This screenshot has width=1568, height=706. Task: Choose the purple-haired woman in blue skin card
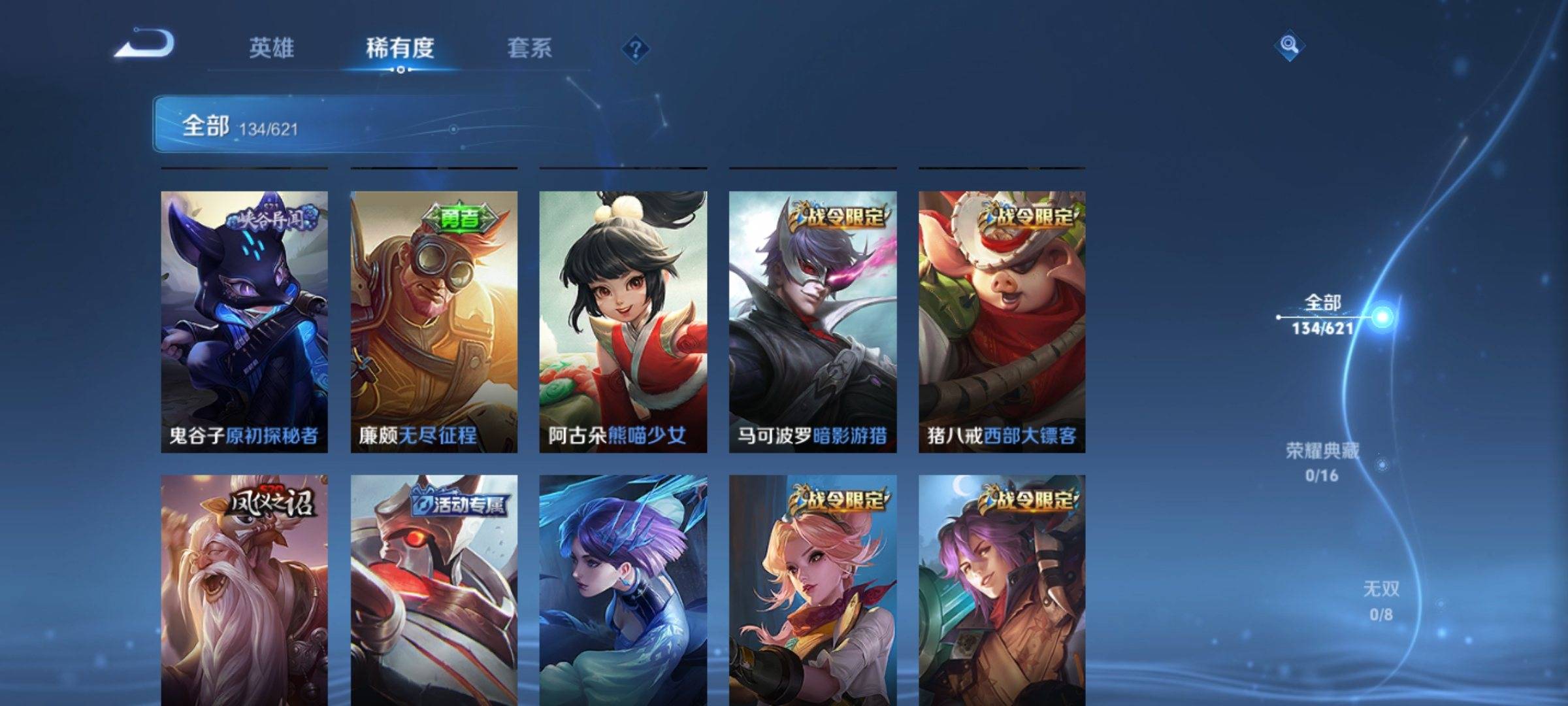point(623,590)
